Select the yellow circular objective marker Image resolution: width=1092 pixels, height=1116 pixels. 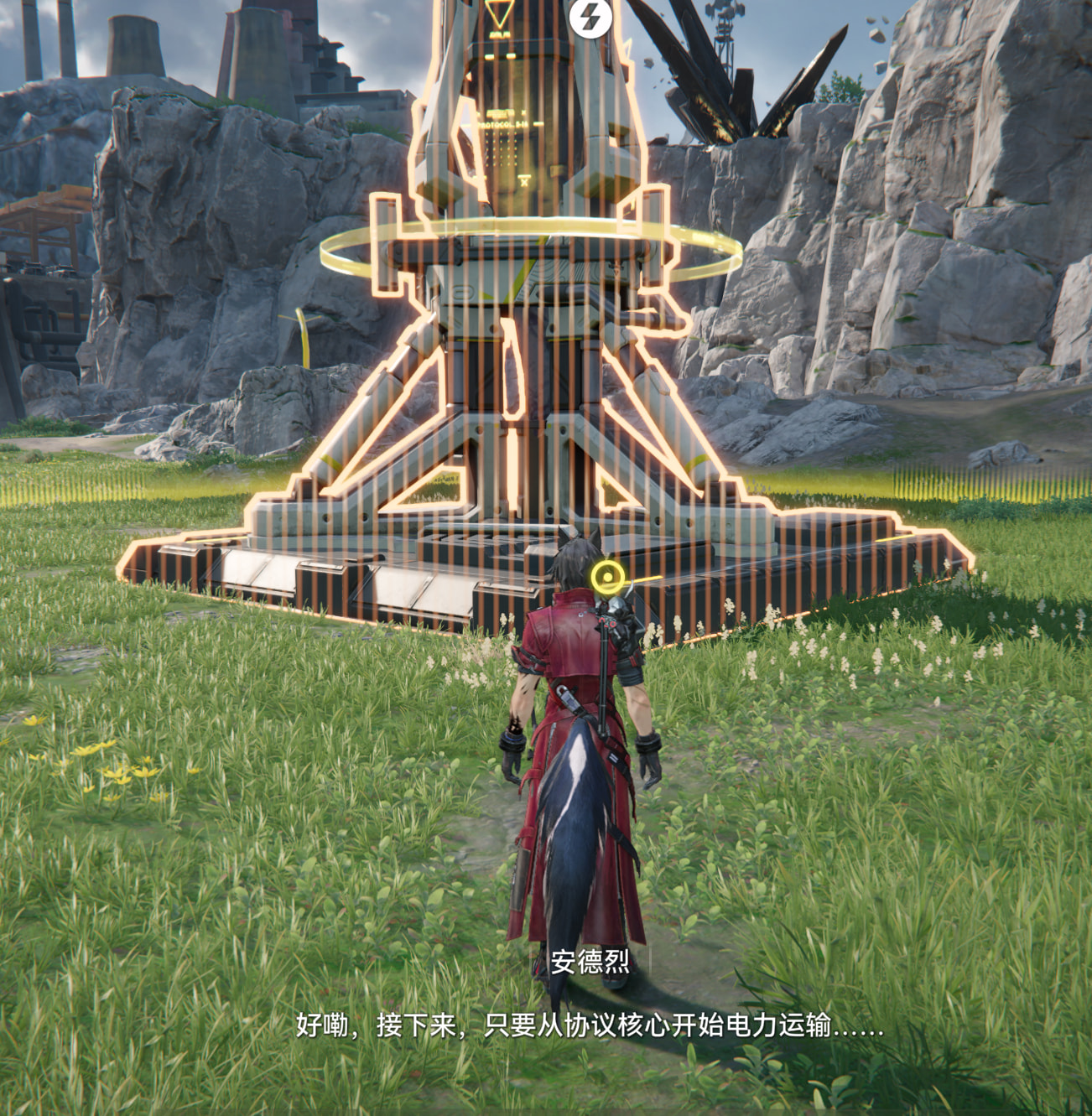[607, 577]
